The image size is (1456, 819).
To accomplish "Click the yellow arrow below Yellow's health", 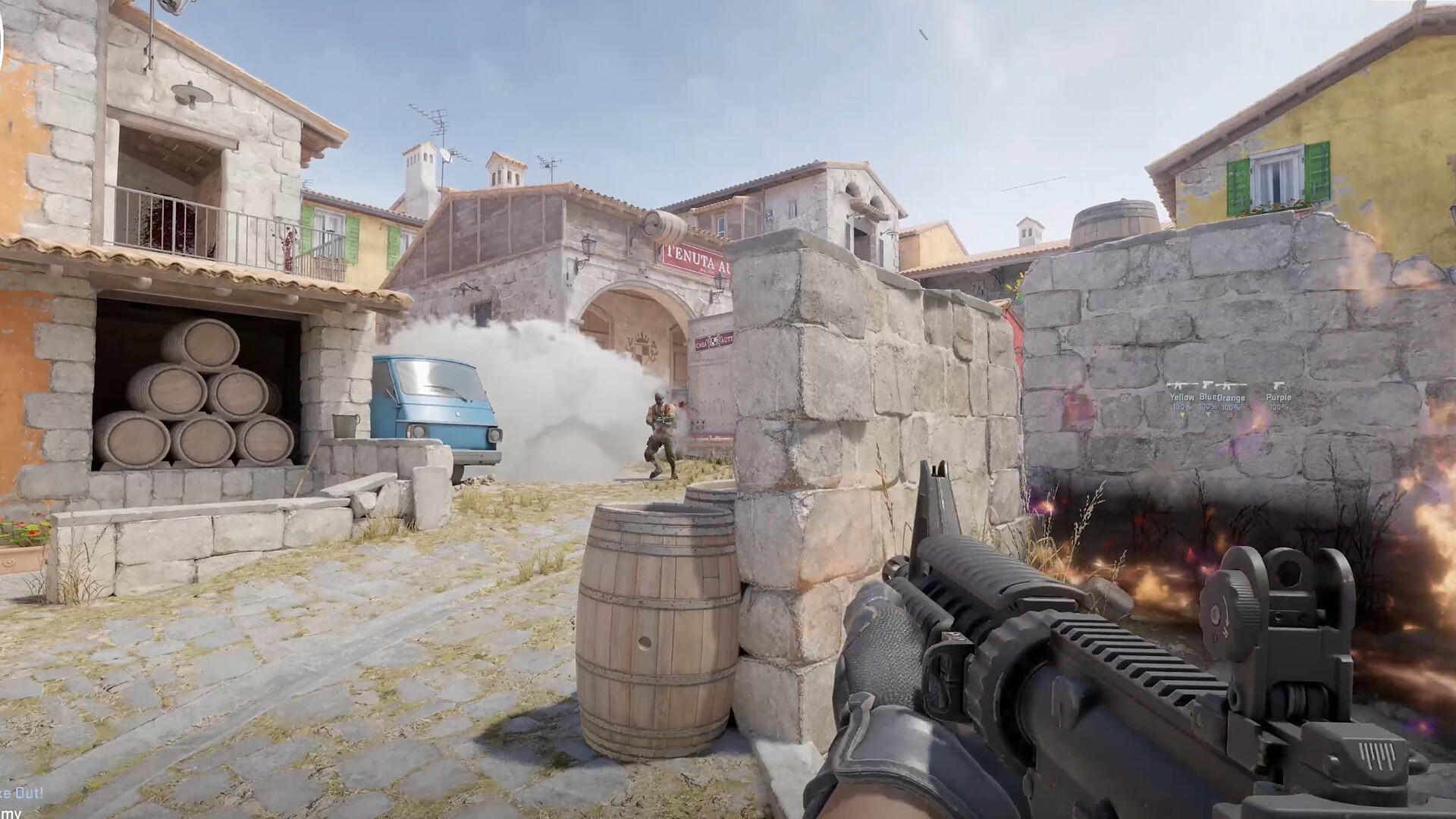I will (1182, 415).
